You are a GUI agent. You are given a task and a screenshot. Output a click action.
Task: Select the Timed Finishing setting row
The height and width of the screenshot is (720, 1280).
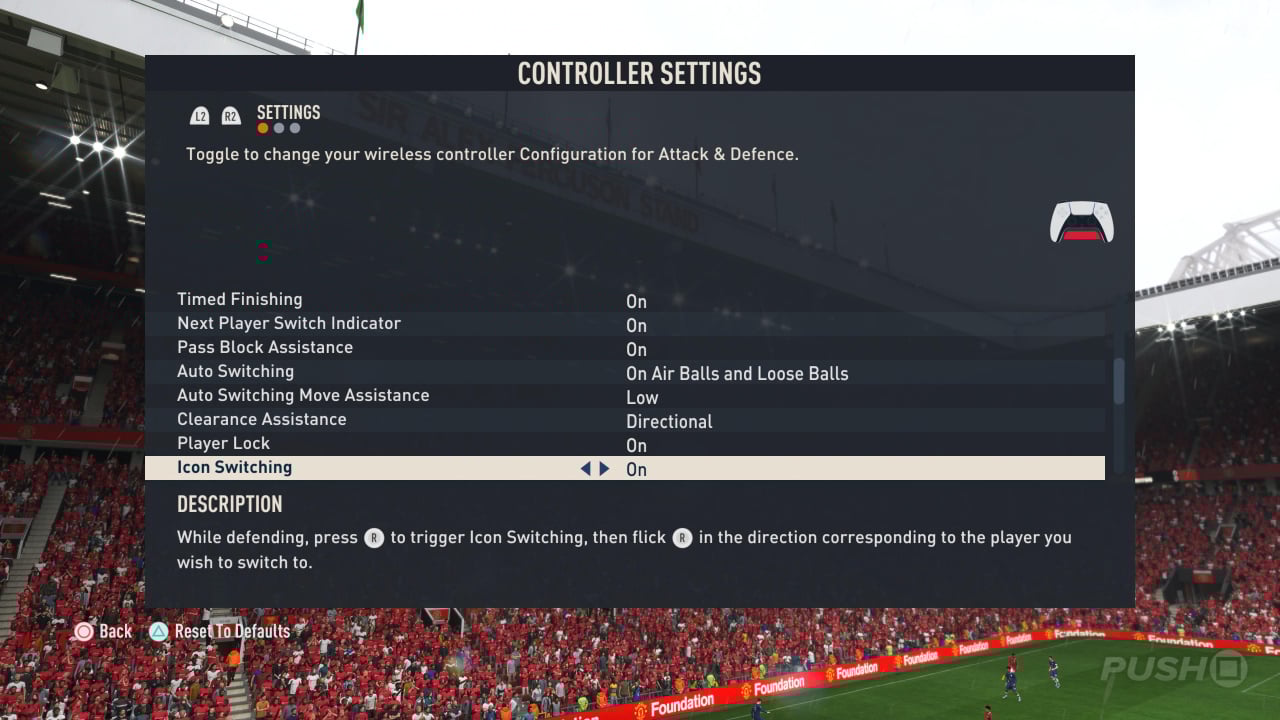[x=240, y=300]
